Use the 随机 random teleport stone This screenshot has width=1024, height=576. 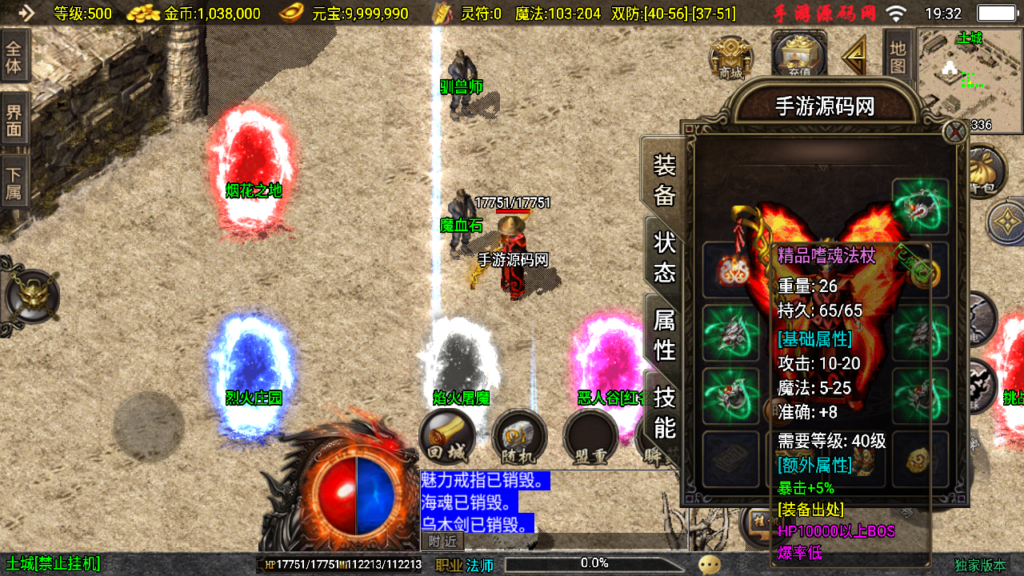pyautogui.click(x=518, y=438)
